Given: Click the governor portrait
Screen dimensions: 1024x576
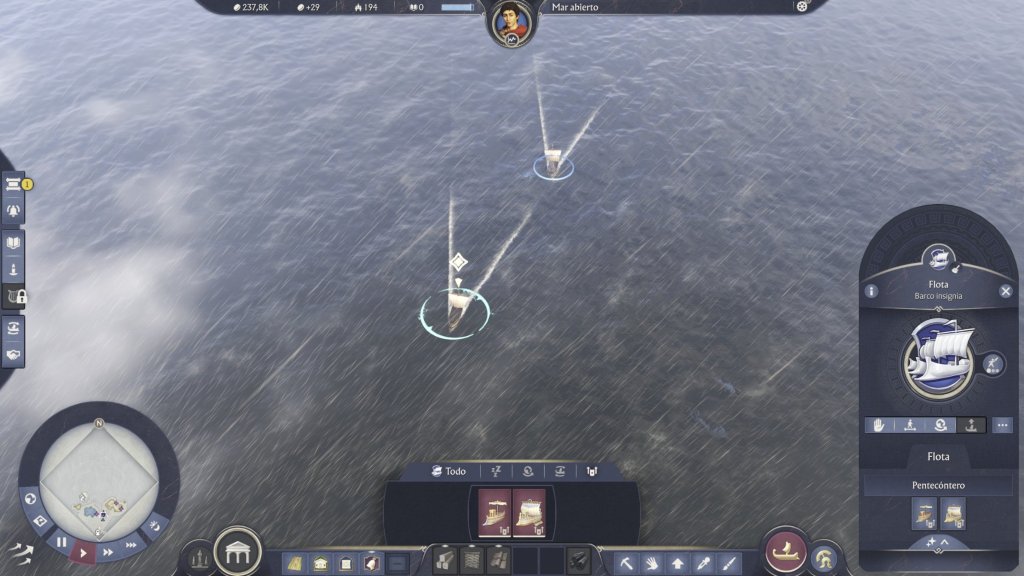Looking at the screenshot, I should (x=510, y=21).
